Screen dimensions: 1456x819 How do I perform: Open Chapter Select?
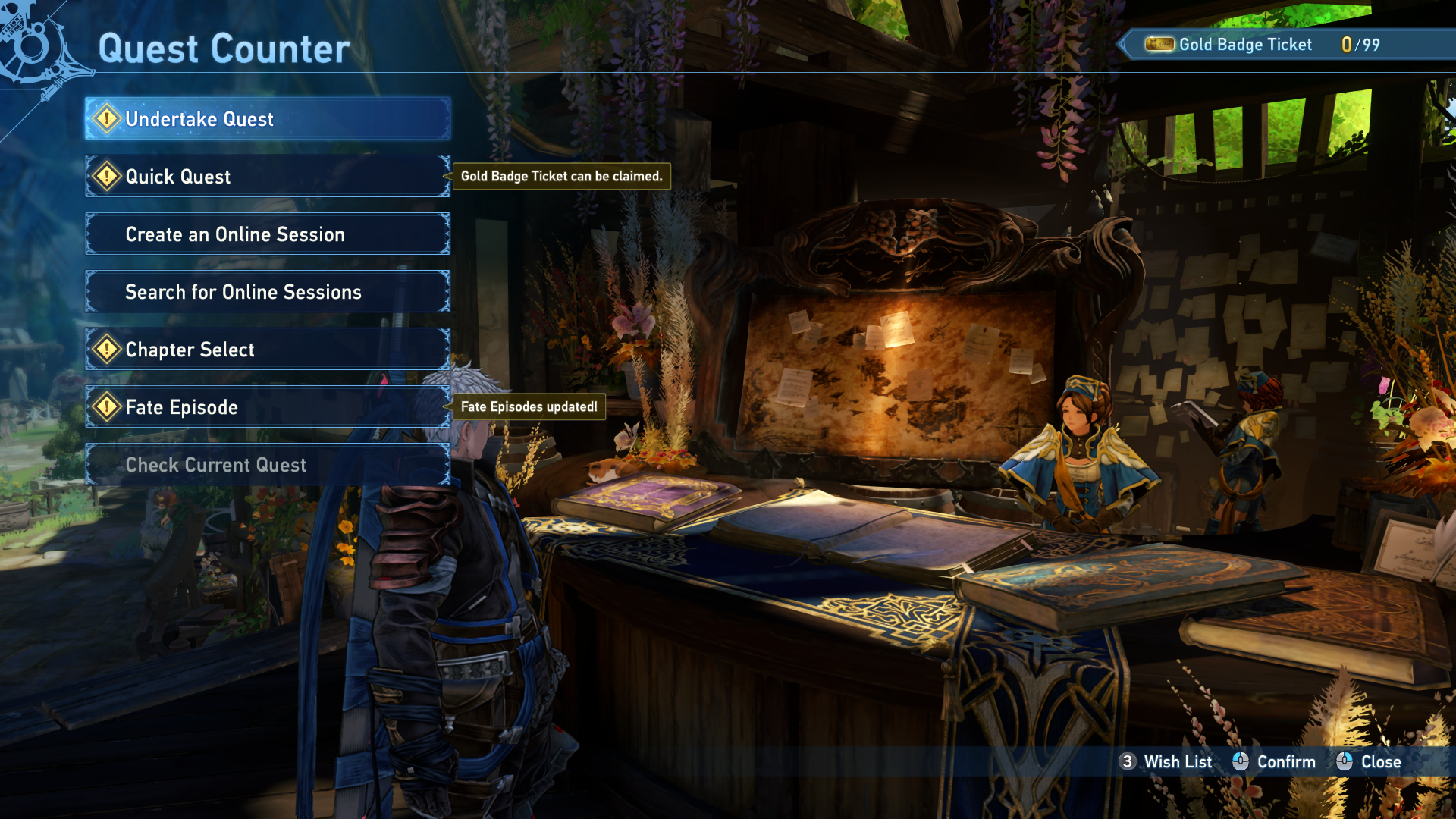click(x=268, y=350)
